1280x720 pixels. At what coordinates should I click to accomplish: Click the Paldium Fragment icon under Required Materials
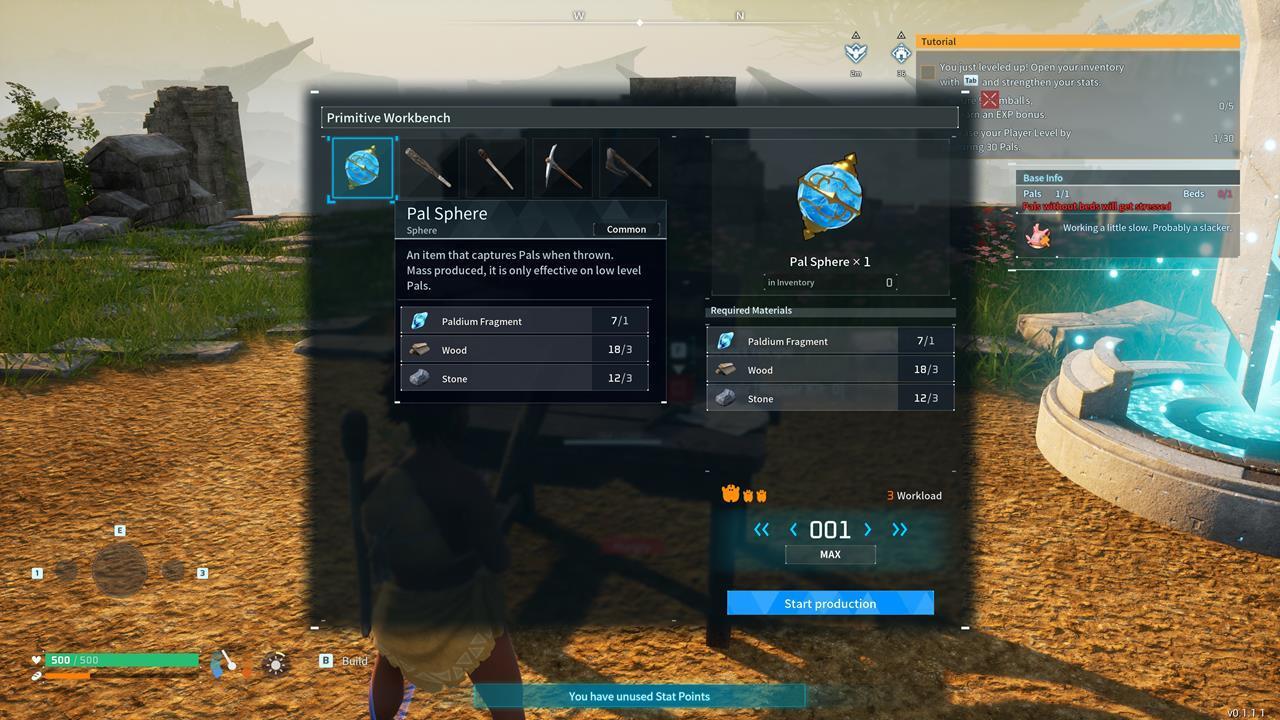pos(727,341)
